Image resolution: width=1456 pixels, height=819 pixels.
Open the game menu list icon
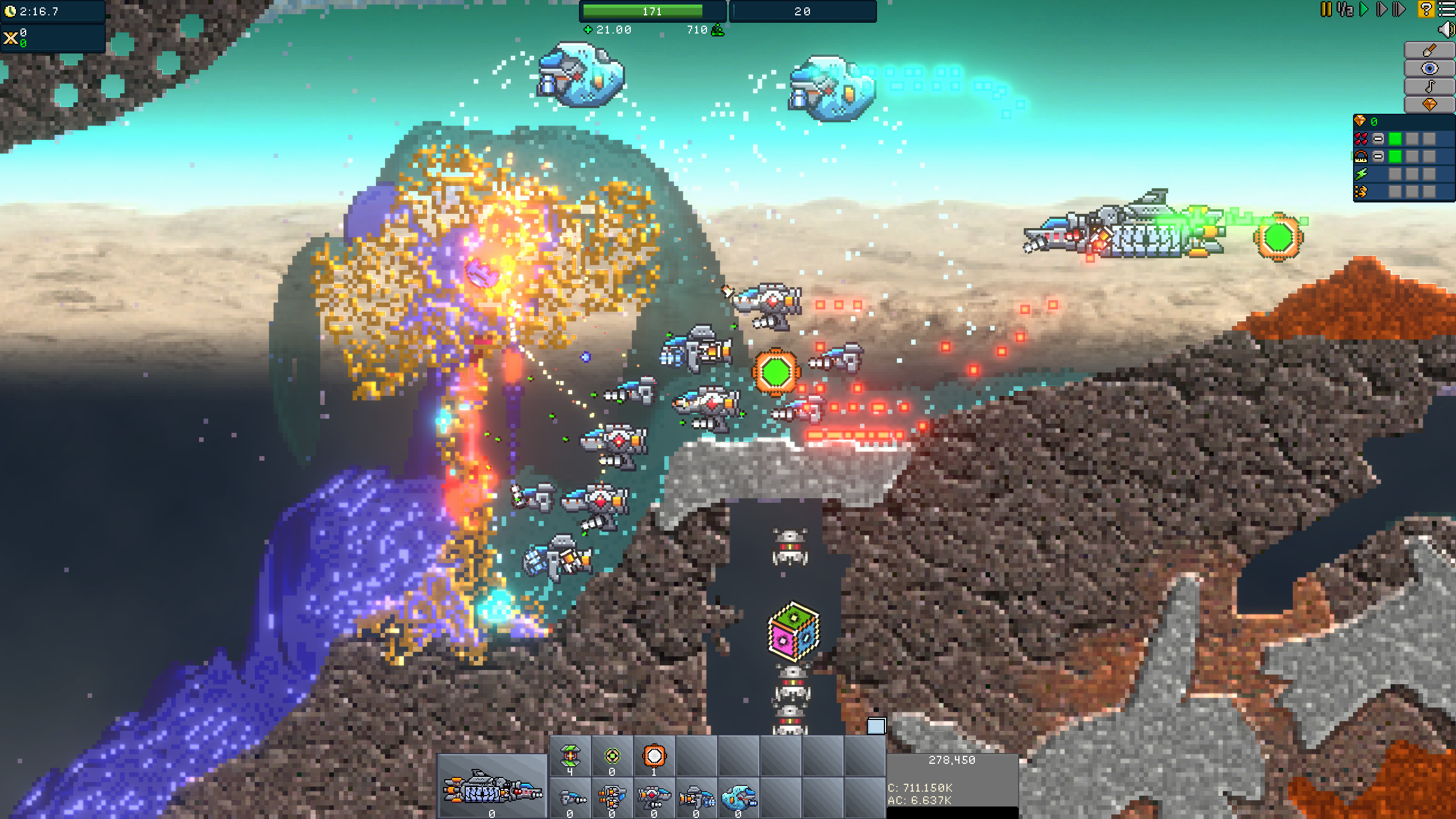pyautogui.click(x=1446, y=9)
